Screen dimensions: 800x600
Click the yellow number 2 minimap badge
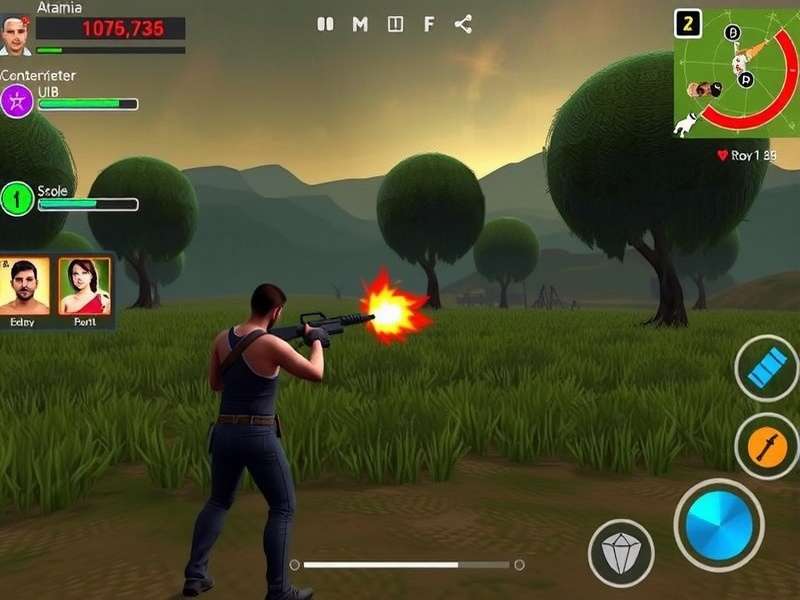coord(687,23)
